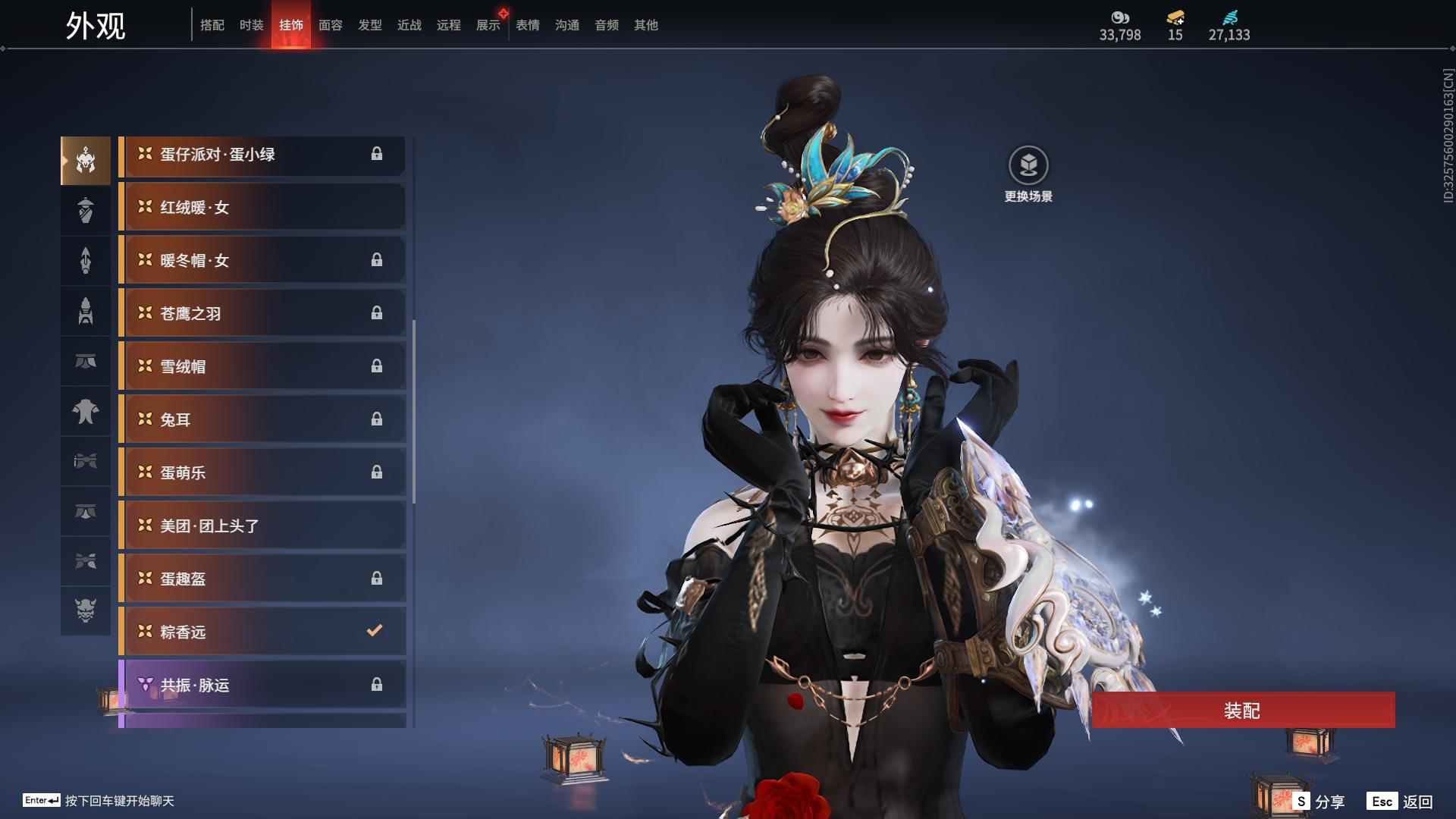Switch to the 时装 tab
Viewport: 1456px width, 819px height.
point(252,24)
